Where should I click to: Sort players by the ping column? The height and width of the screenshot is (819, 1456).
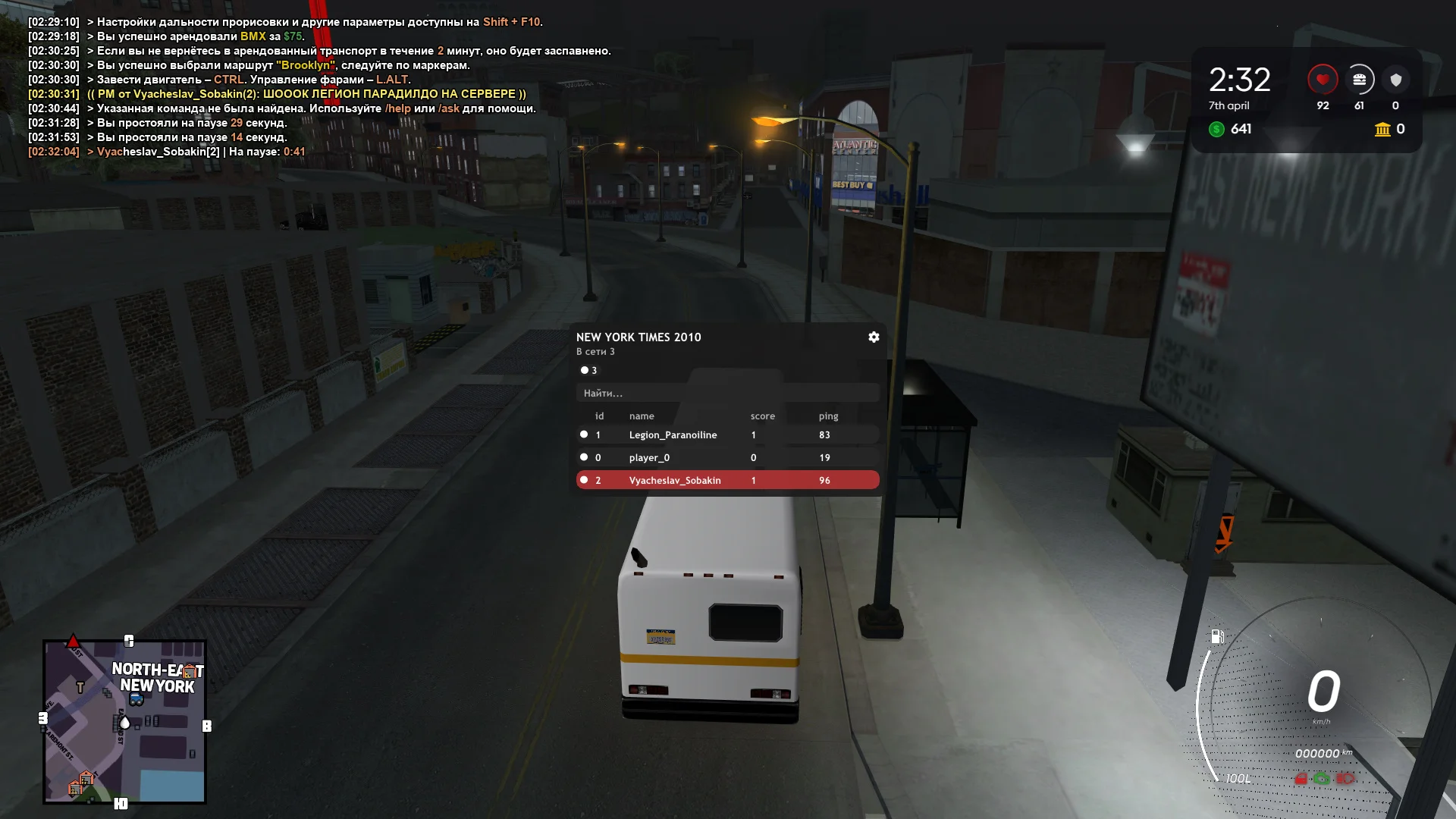click(x=828, y=416)
